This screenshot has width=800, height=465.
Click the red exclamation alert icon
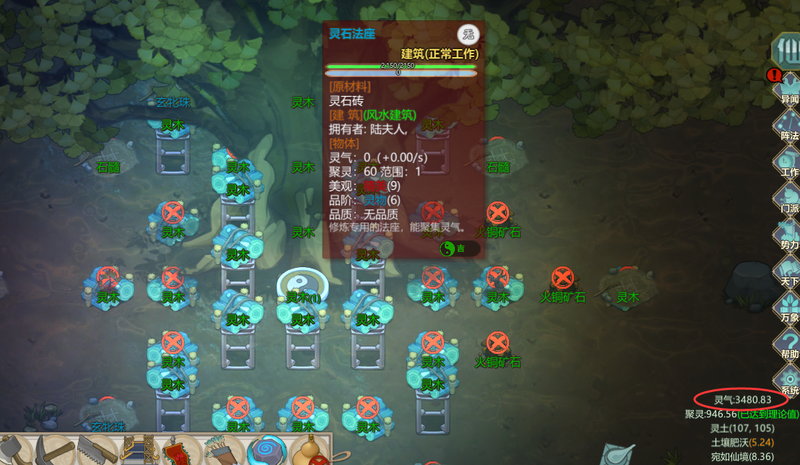point(772,75)
